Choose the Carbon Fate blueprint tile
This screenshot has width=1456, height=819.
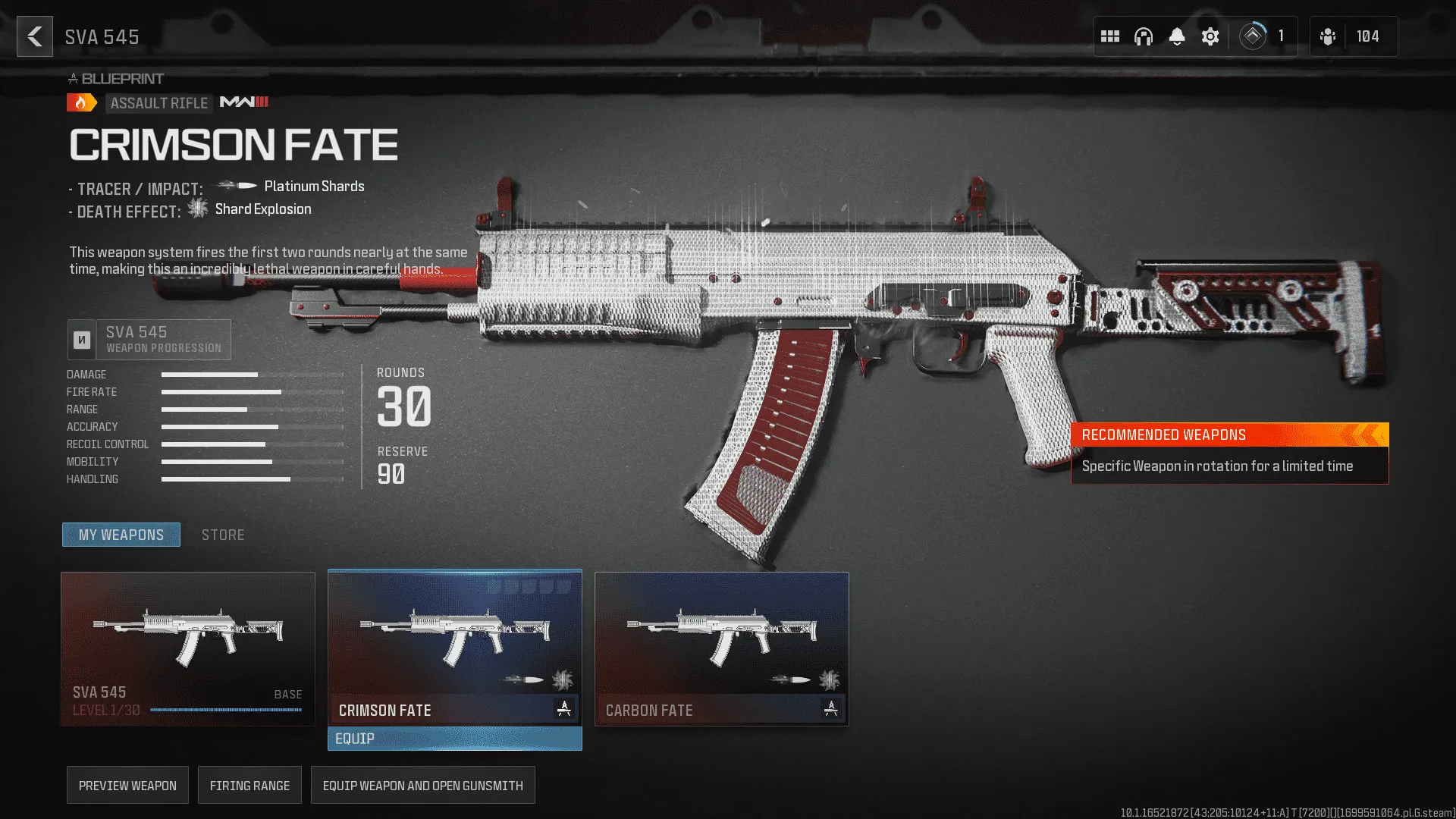point(722,648)
